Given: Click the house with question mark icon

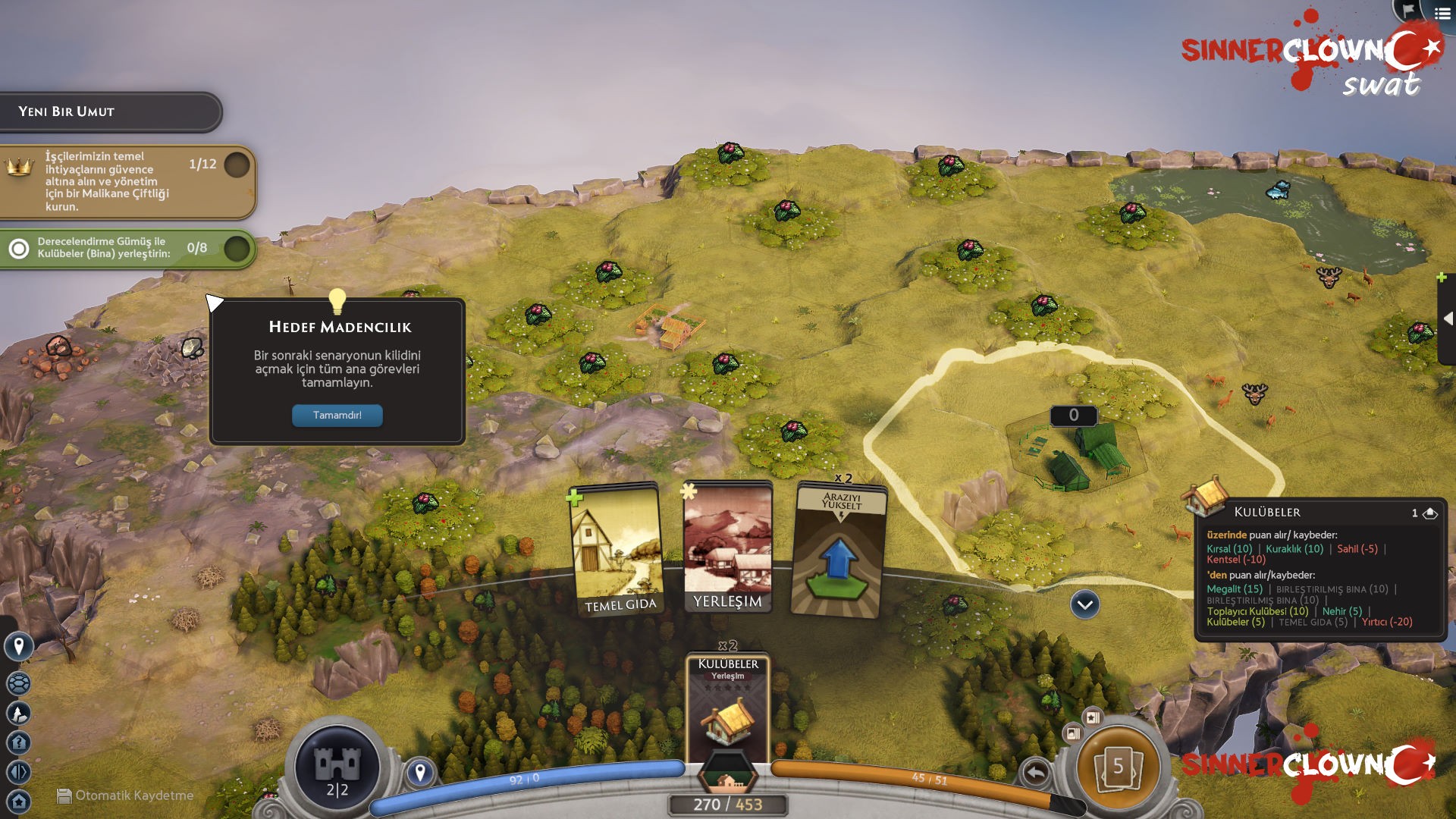Looking at the screenshot, I should point(18,742).
